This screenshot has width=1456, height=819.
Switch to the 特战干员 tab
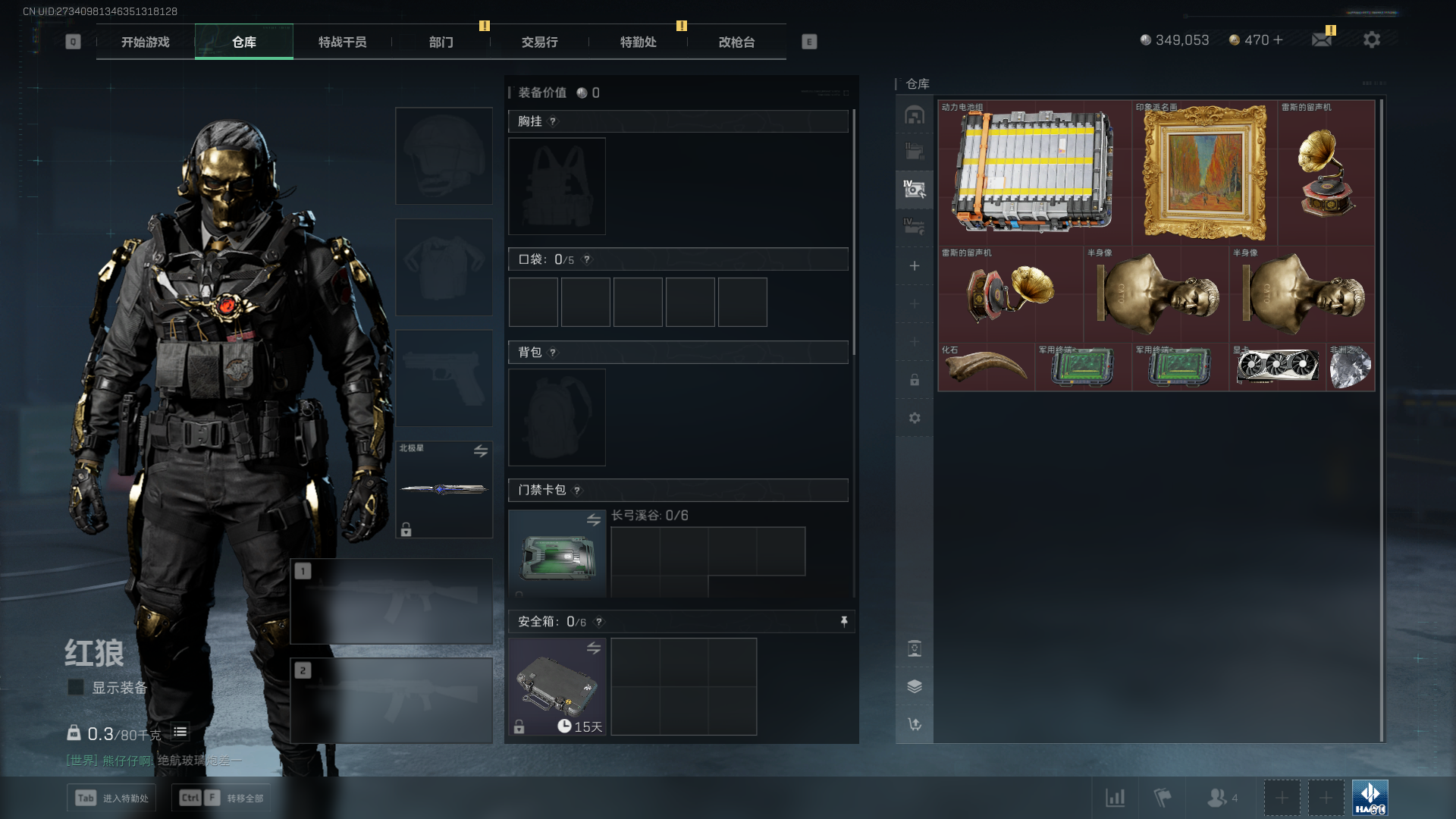342,42
